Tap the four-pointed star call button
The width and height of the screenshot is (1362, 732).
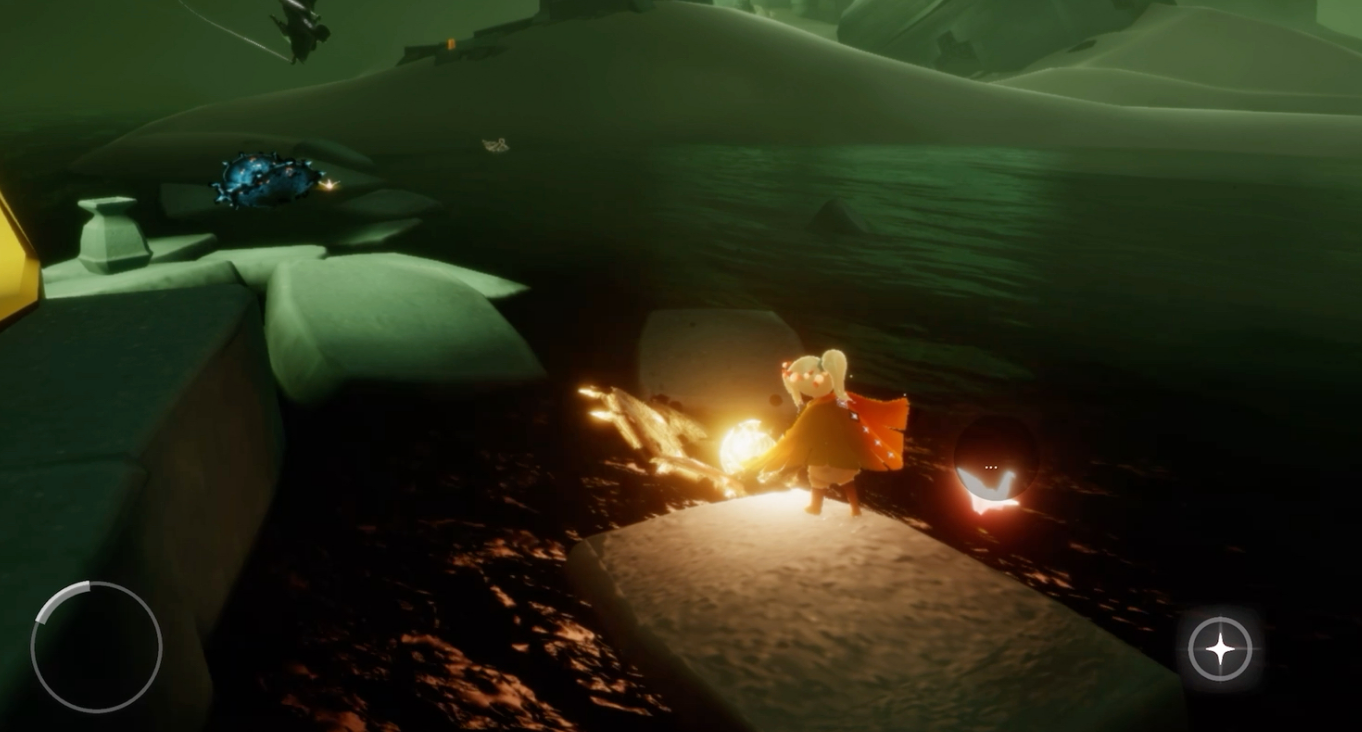click(1220, 650)
